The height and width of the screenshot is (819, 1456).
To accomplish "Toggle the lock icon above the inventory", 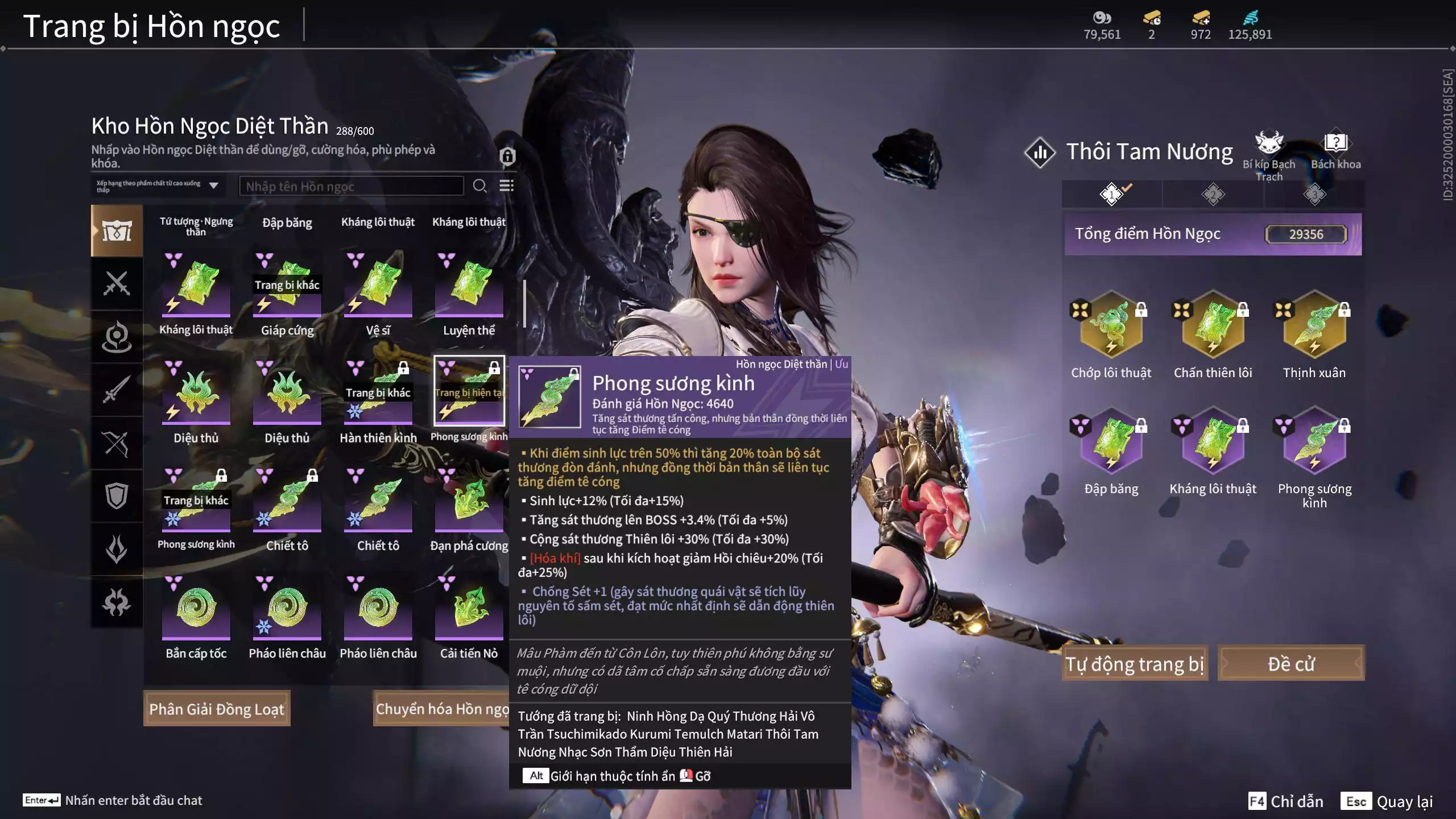I will [507, 156].
